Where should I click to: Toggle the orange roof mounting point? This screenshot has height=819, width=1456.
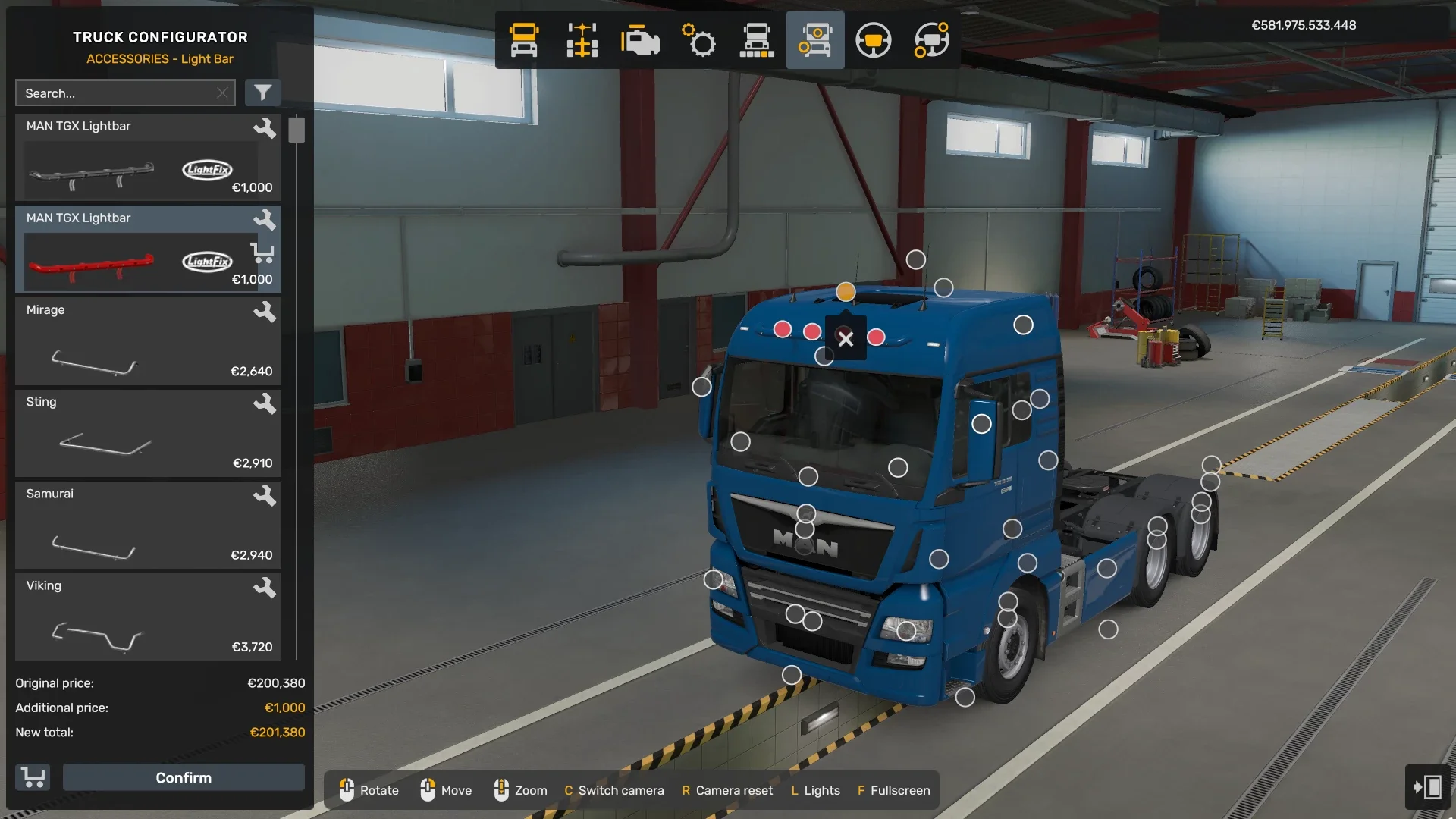846,291
